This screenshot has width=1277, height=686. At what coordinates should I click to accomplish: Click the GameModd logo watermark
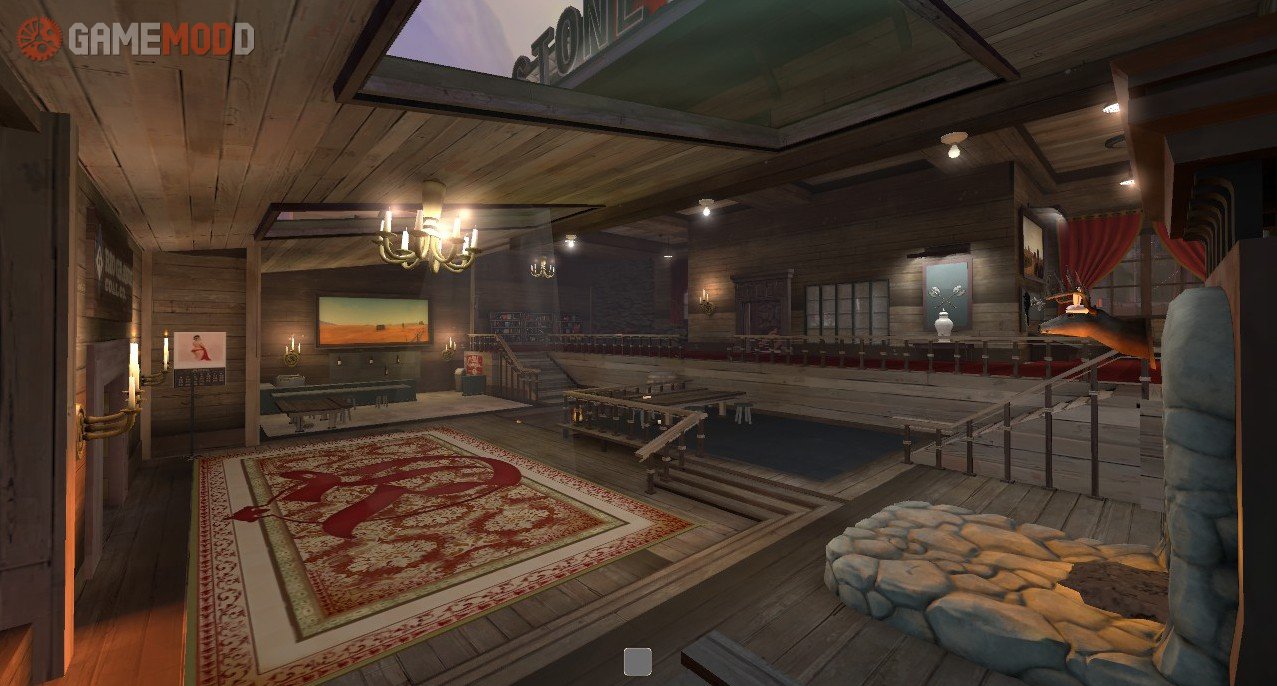pos(134,38)
